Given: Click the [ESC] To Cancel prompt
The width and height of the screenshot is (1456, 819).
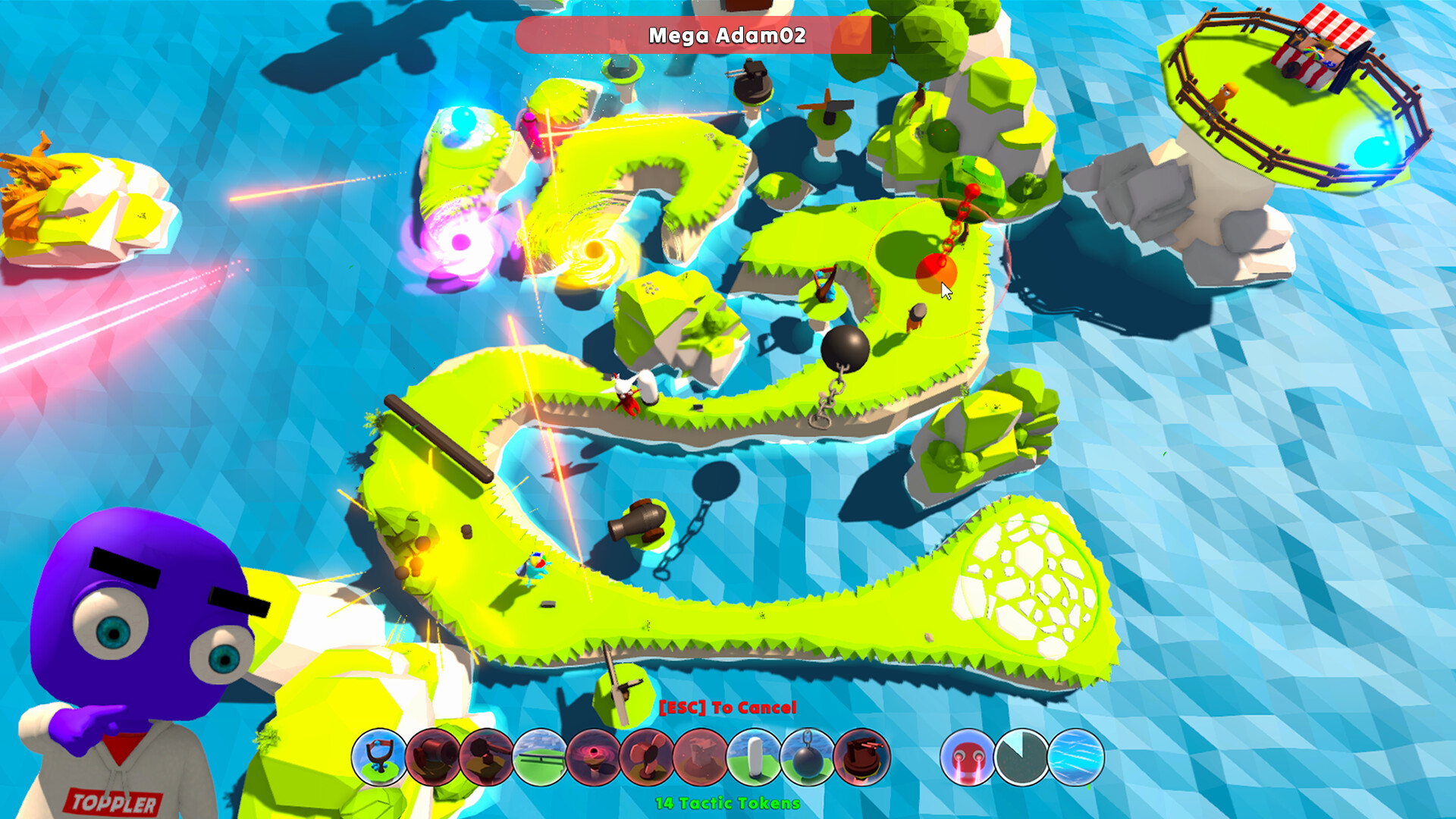Looking at the screenshot, I should [x=728, y=707].
